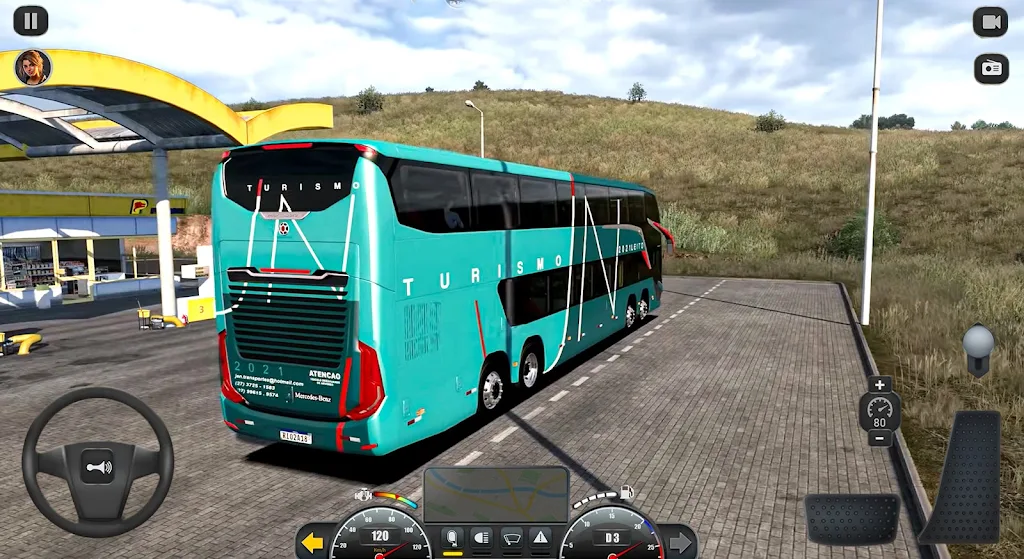This screenshot has height=559, width=1024.
Task: Tap the photo camera button below the video camera
Action: pos(990,68)
